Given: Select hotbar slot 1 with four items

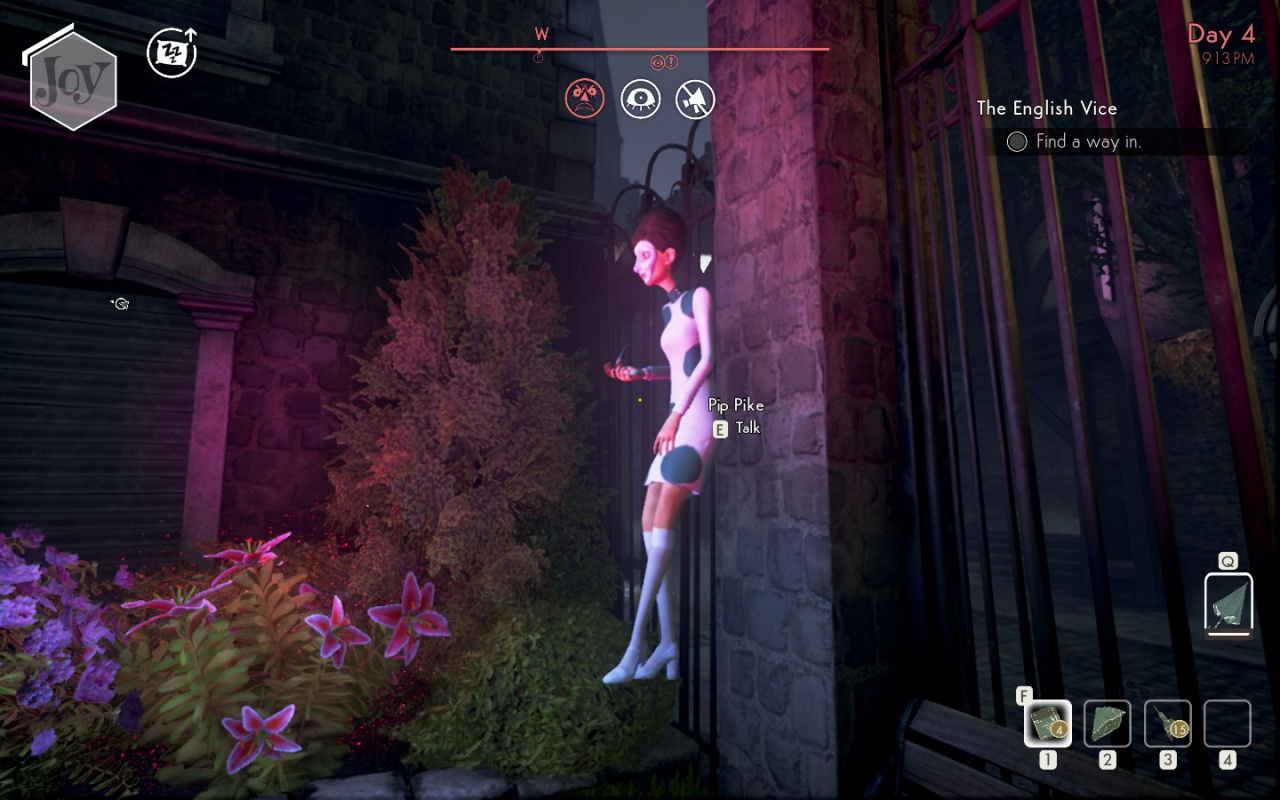Looking at the screenshot, I should 1048,723.
